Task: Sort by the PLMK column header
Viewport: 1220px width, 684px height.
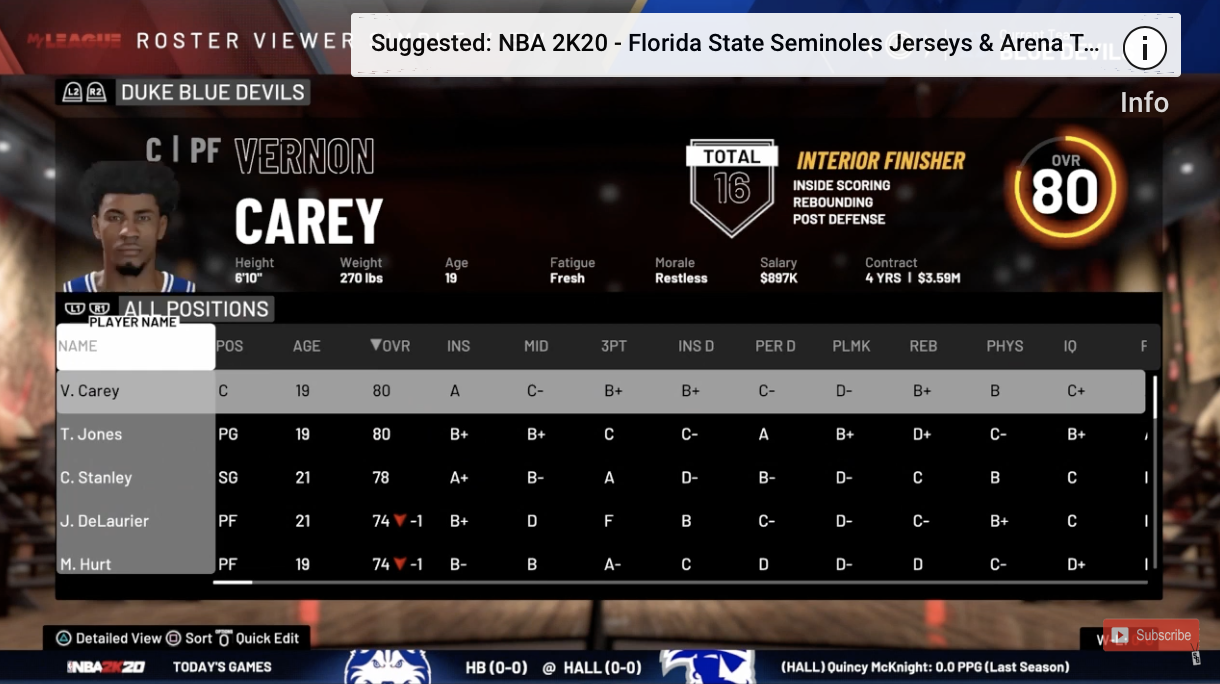Action: coord(851,346)
